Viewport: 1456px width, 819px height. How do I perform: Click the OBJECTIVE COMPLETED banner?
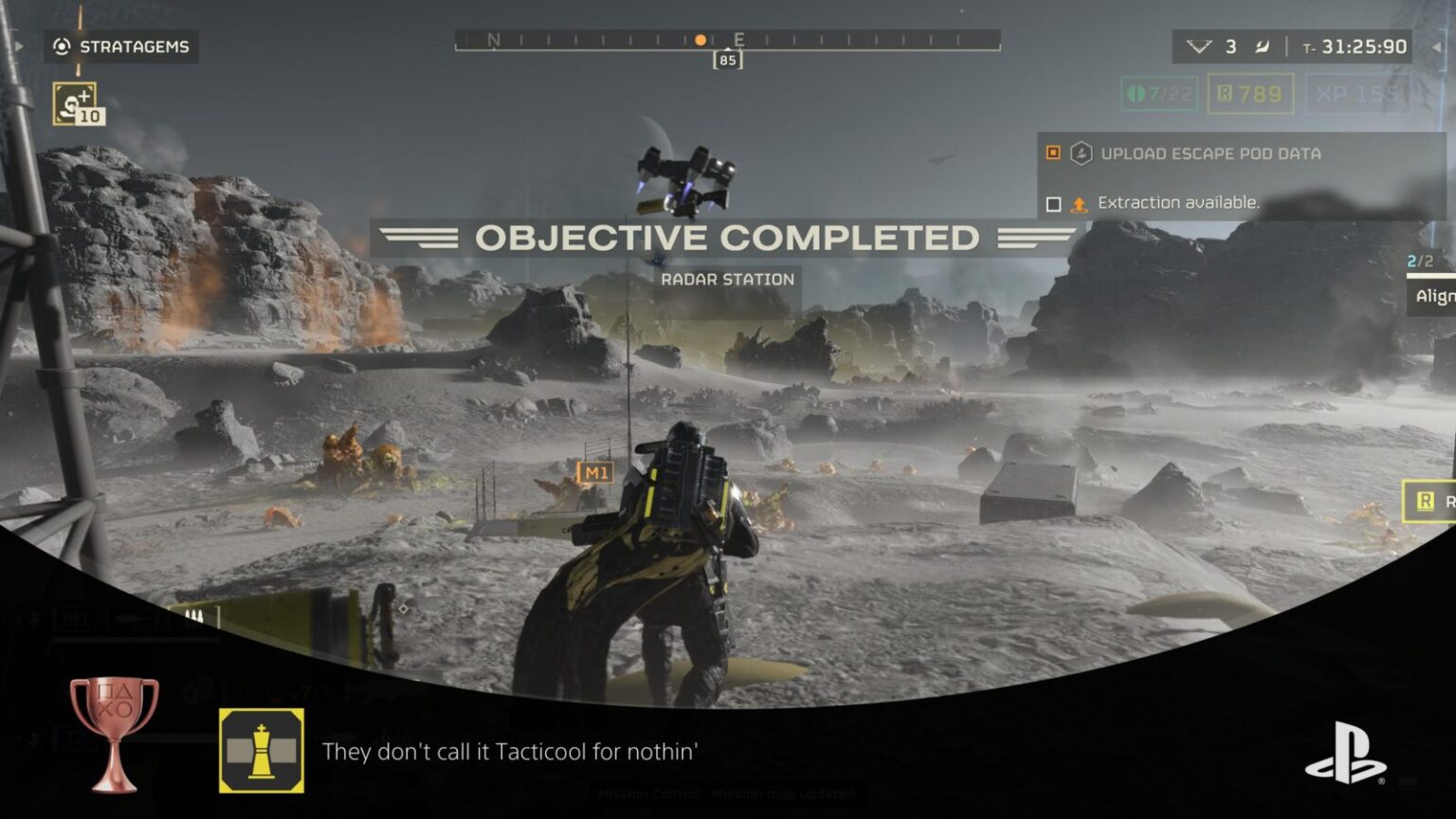click(x=728, y=236)
